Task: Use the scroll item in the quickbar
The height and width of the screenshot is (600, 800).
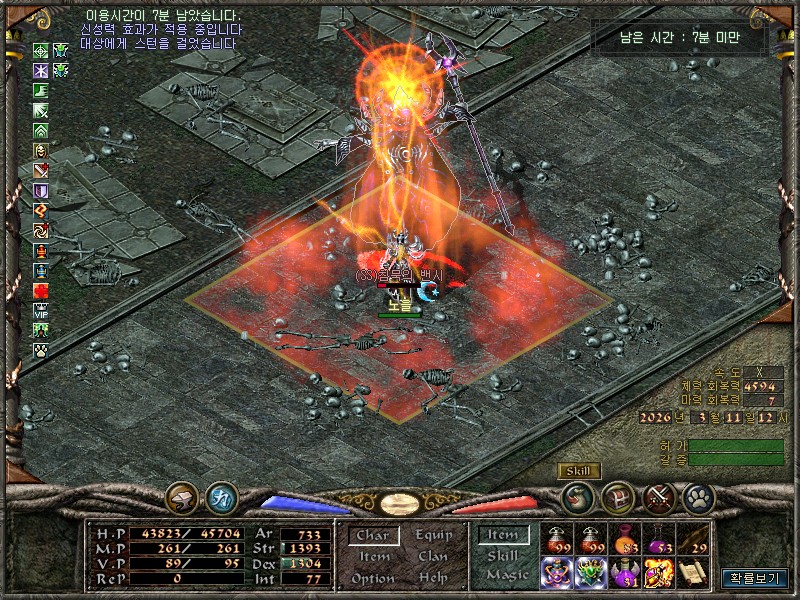Action: point(693,572)
